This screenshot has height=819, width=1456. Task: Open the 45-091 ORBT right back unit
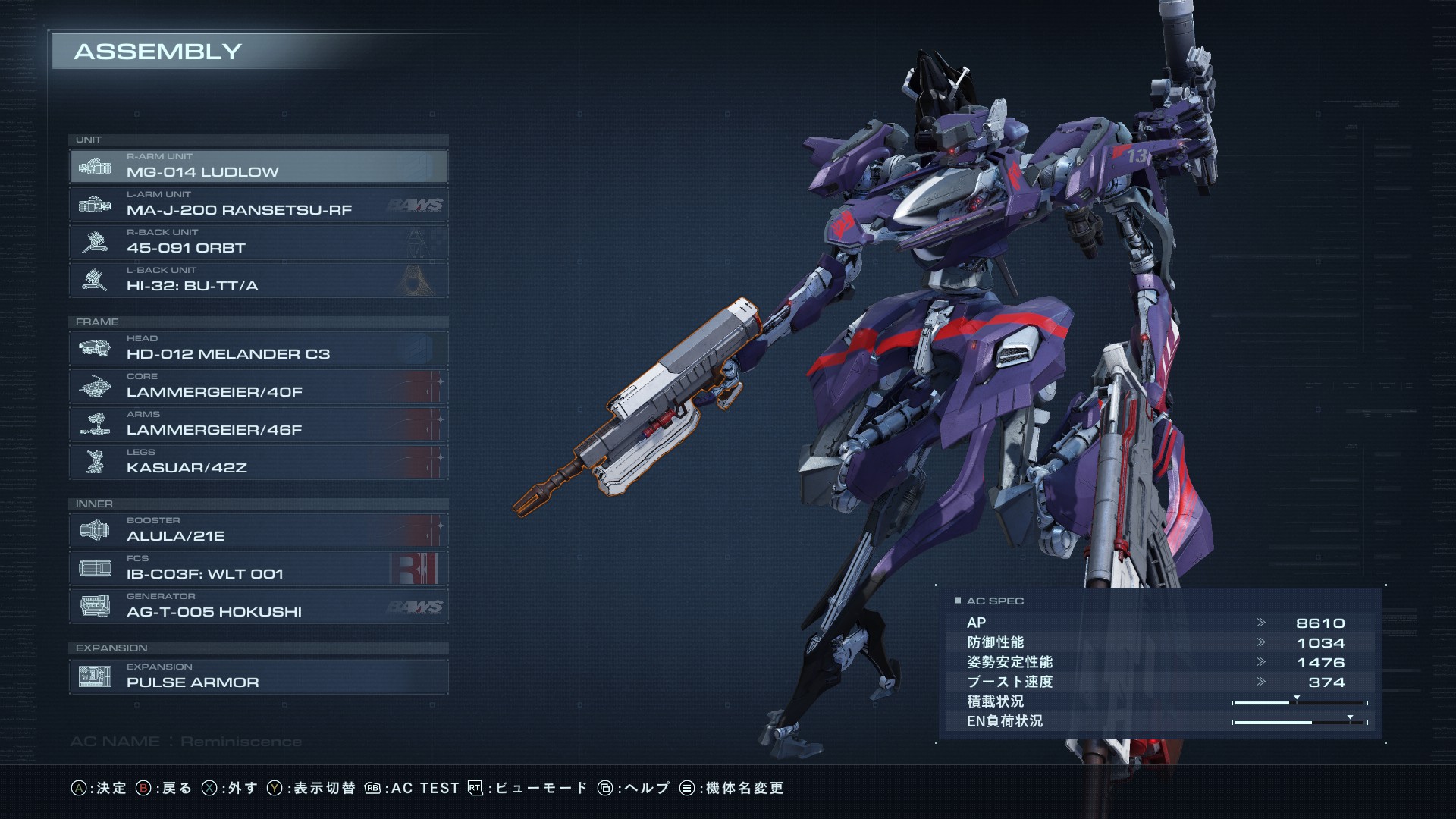coord(258,242)
